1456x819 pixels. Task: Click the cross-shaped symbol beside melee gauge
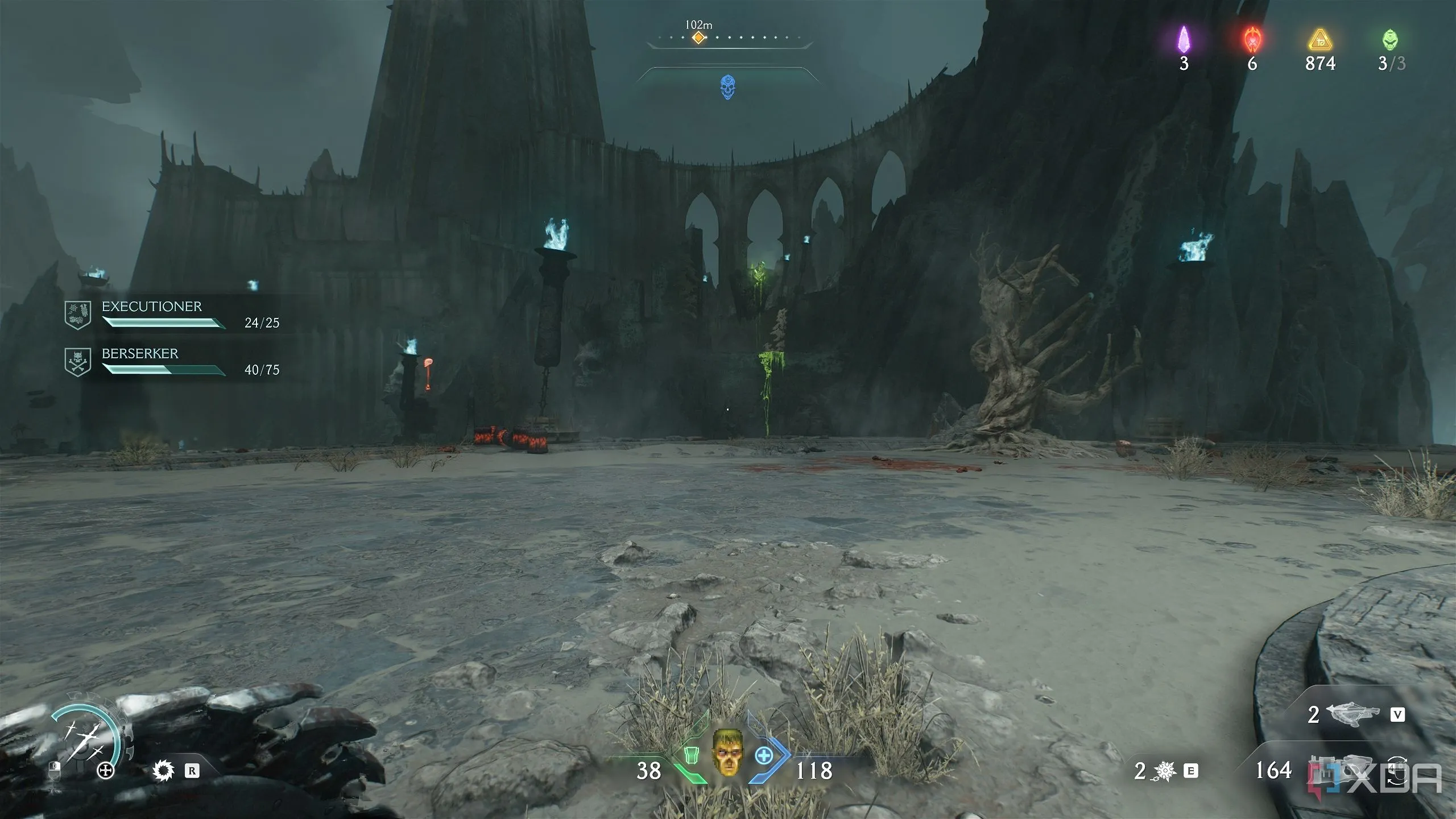[105, 771]
